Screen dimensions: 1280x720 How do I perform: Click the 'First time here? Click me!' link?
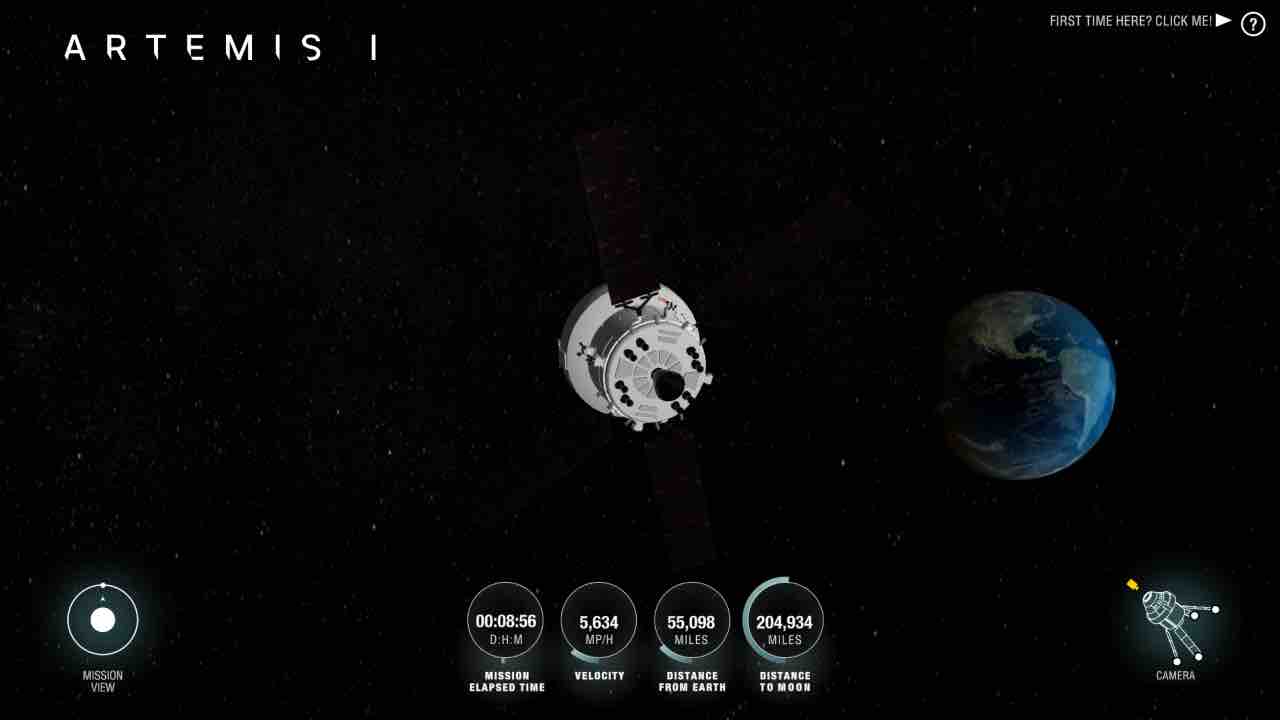(x=1139, y=21)
